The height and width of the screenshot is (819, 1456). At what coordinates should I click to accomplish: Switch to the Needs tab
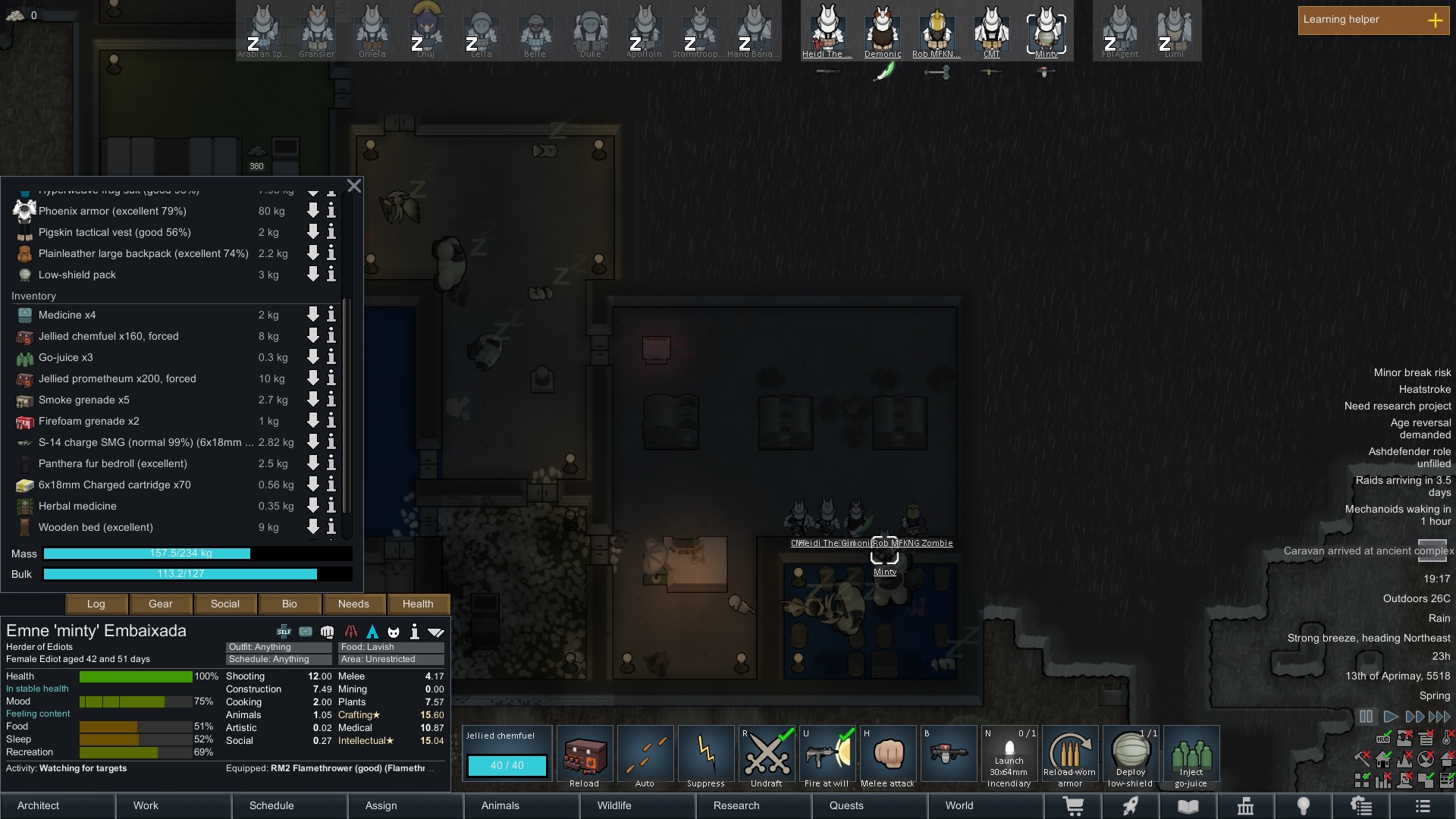point(353,604)
